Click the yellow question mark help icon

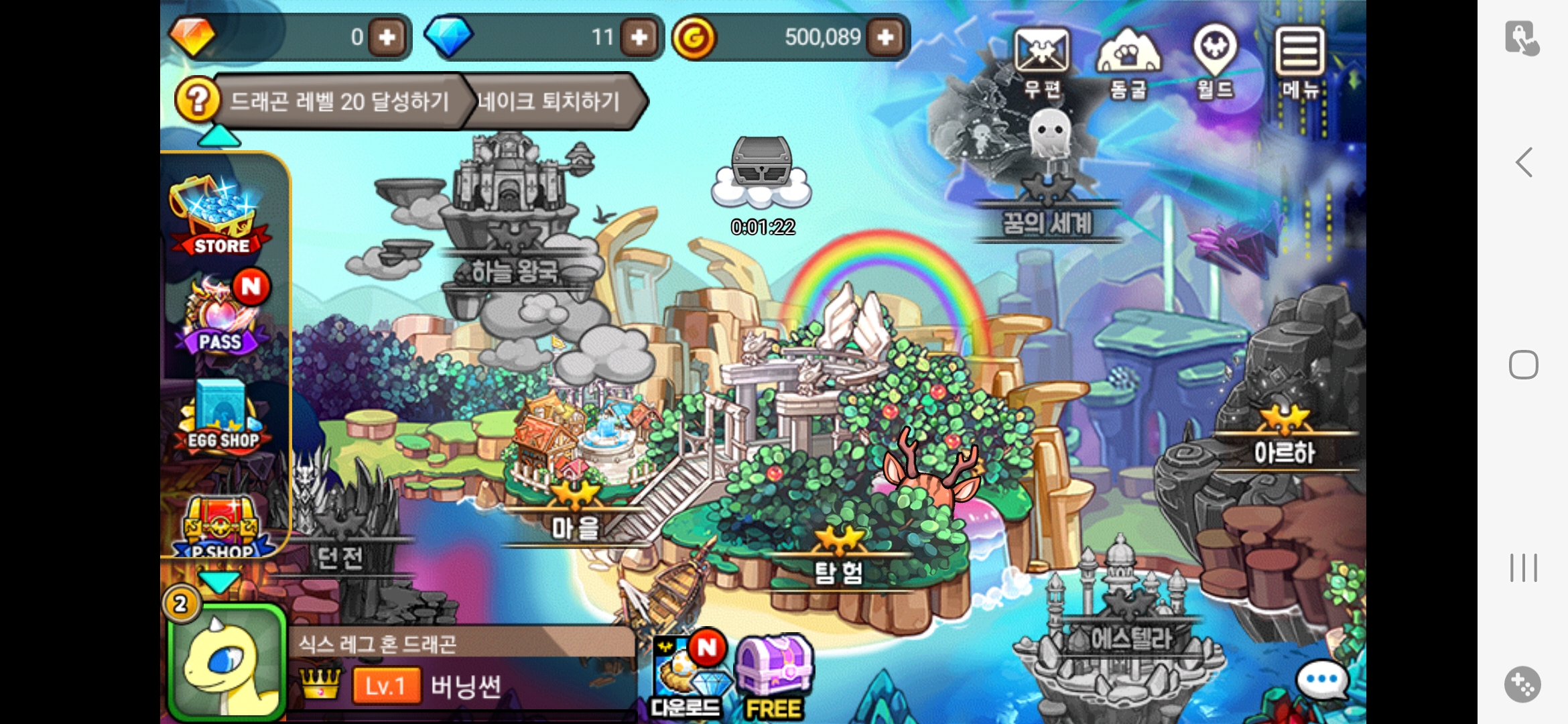click(x=197, y=101)
